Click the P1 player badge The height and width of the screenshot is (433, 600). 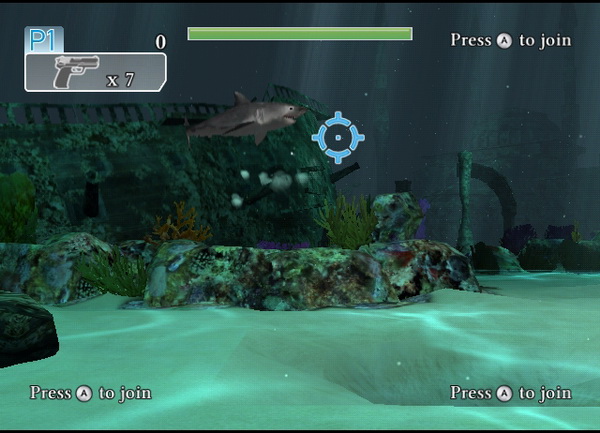43,40
